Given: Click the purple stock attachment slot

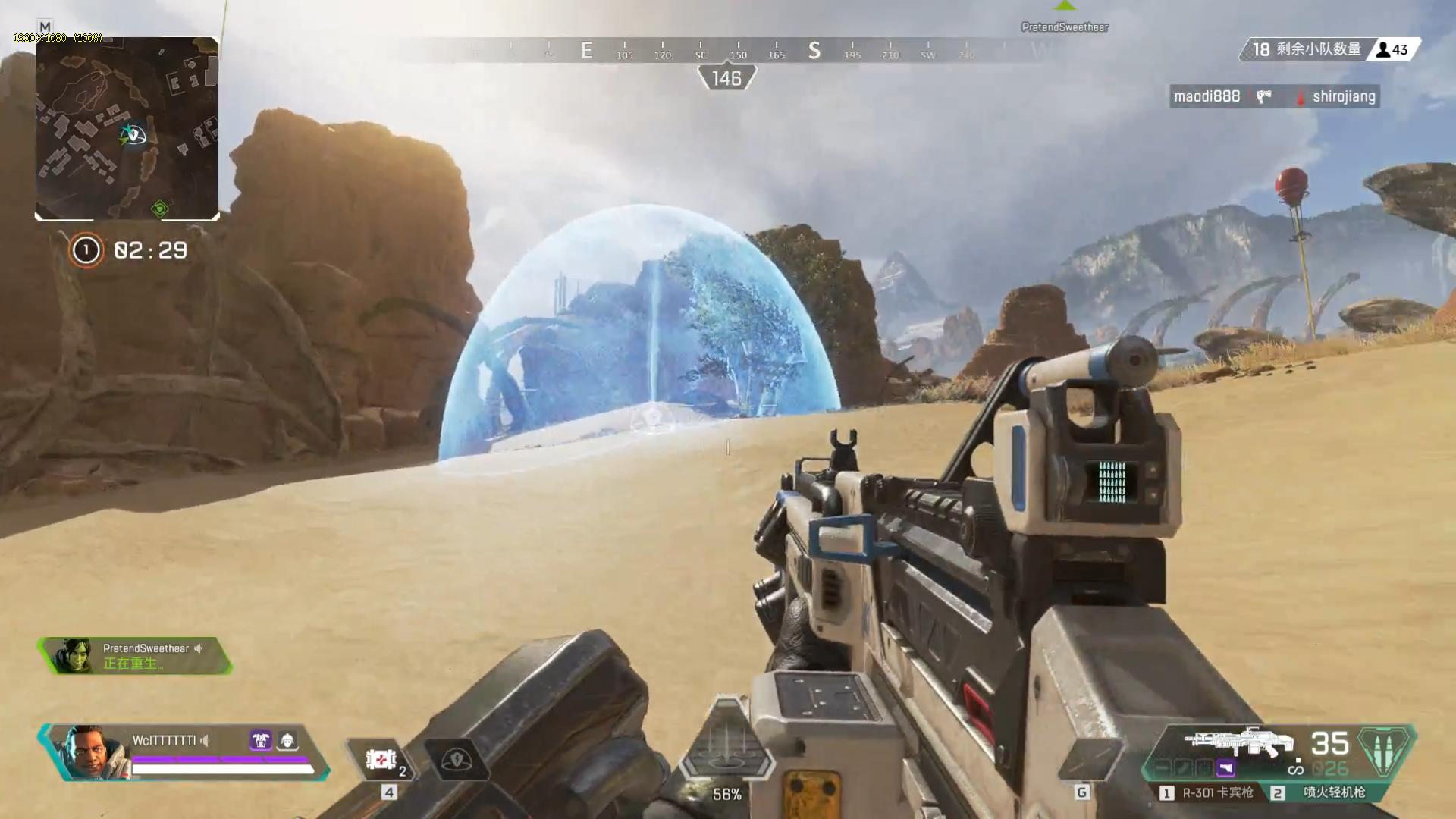Looking at the screenshot, I should point(1225,769).
